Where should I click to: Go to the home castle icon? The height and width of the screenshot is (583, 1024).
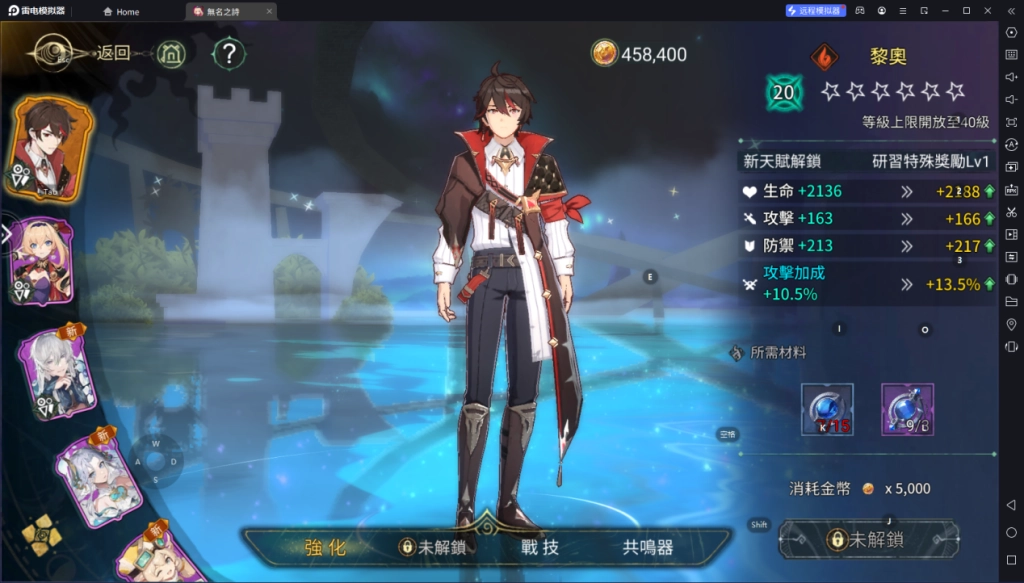click(x=174, y=53)
